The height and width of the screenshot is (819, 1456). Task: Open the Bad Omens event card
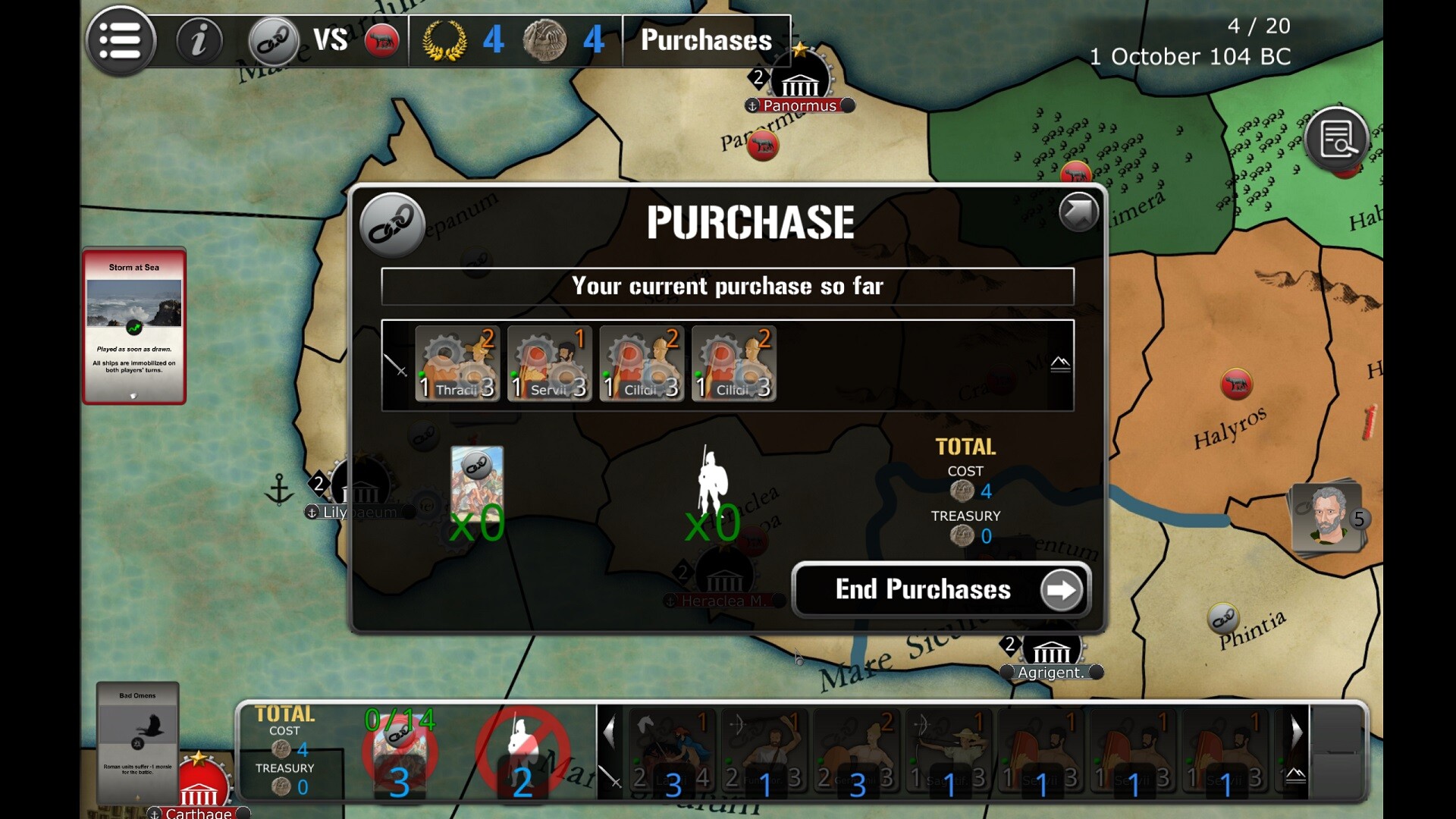(x=137, y=742)
